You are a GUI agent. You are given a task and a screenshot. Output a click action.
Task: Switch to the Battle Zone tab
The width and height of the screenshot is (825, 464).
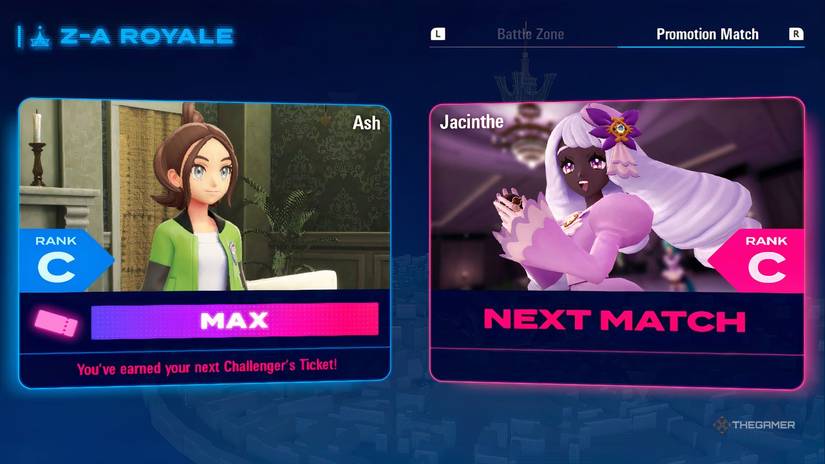530,34
